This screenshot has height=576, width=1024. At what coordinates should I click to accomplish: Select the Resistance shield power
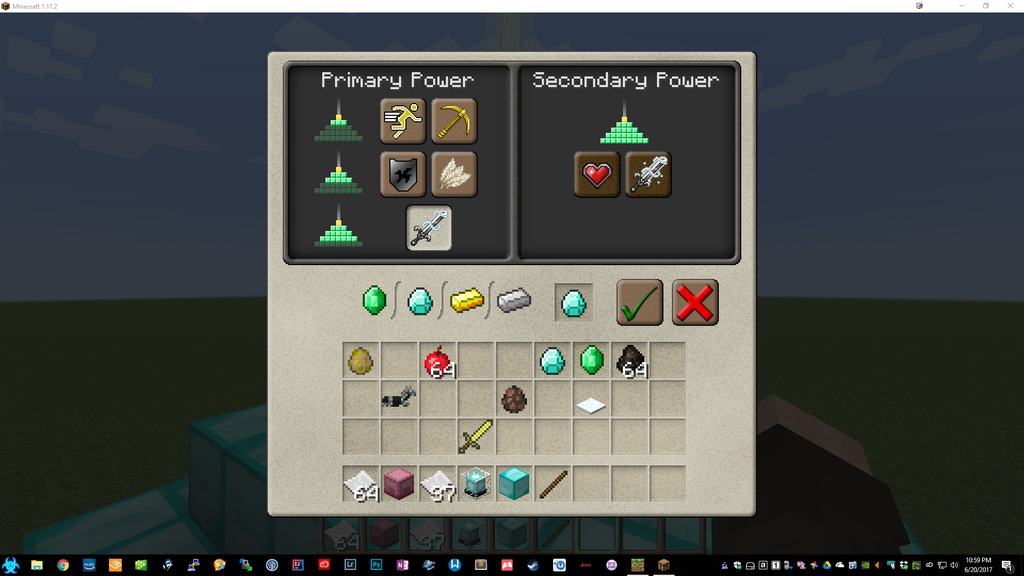point(403,174)
